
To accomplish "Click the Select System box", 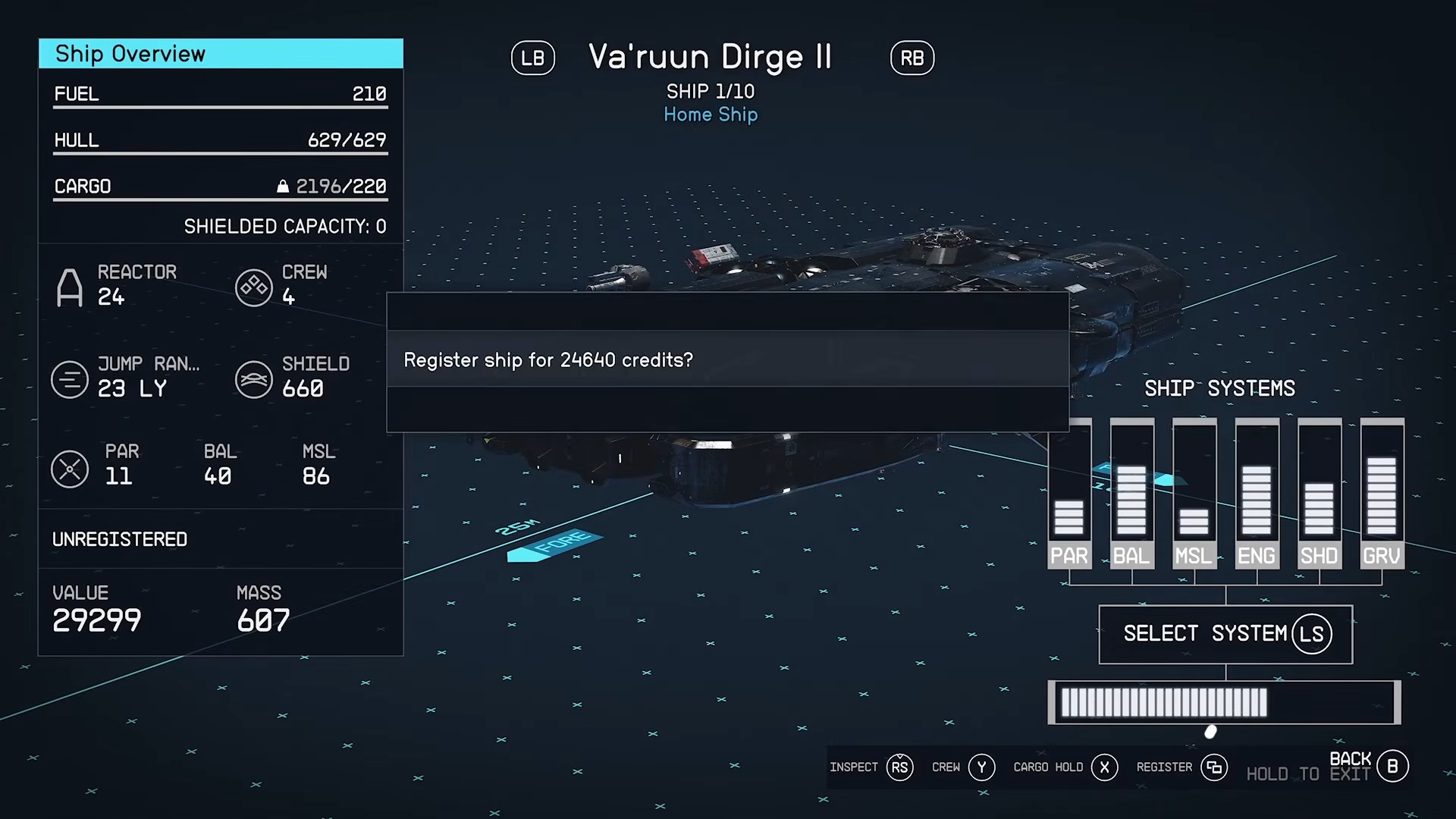I will coord(1225,634).
